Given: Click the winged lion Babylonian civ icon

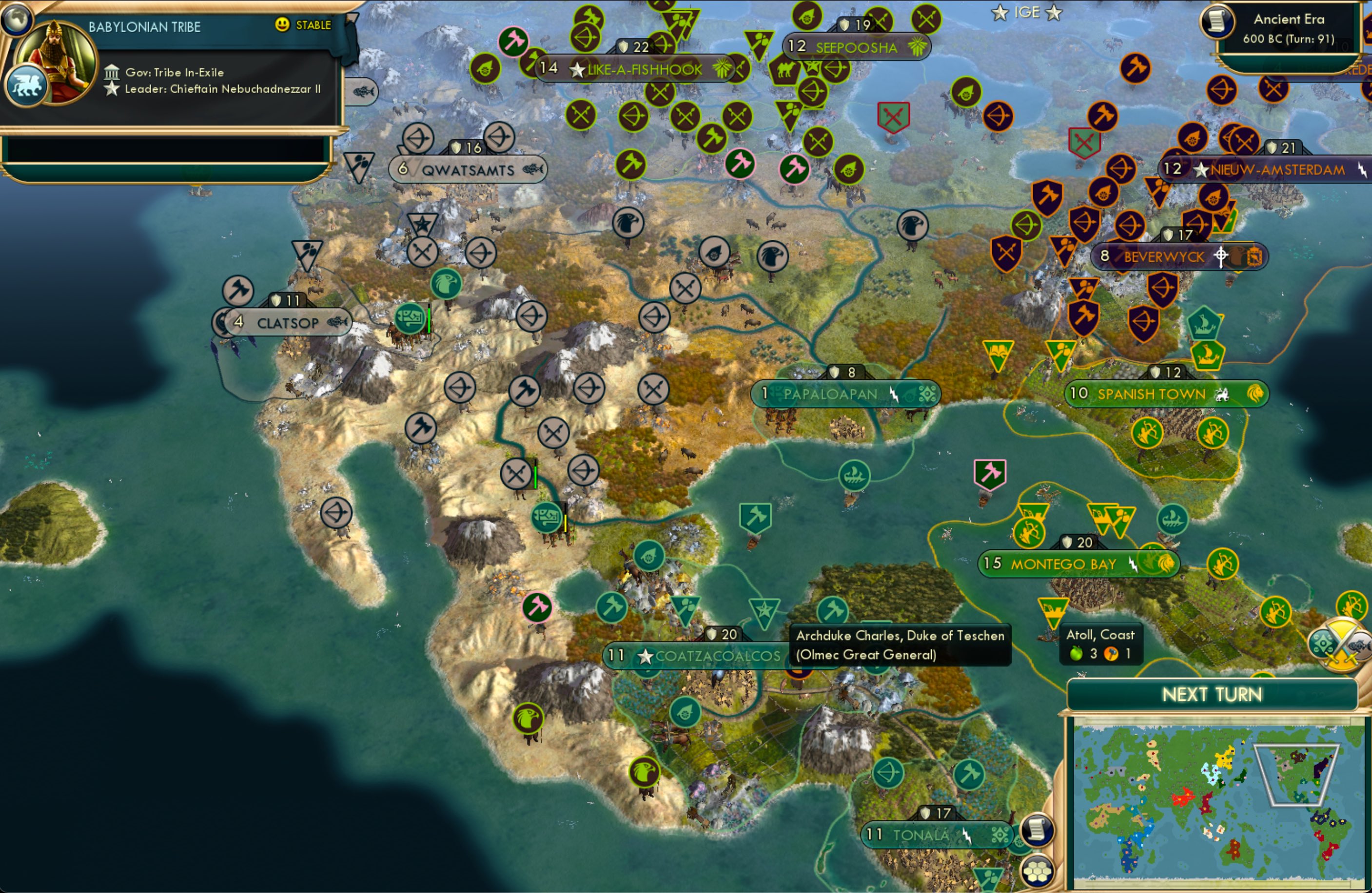Looking at the screenshot, I should click(x=26, y=84).
